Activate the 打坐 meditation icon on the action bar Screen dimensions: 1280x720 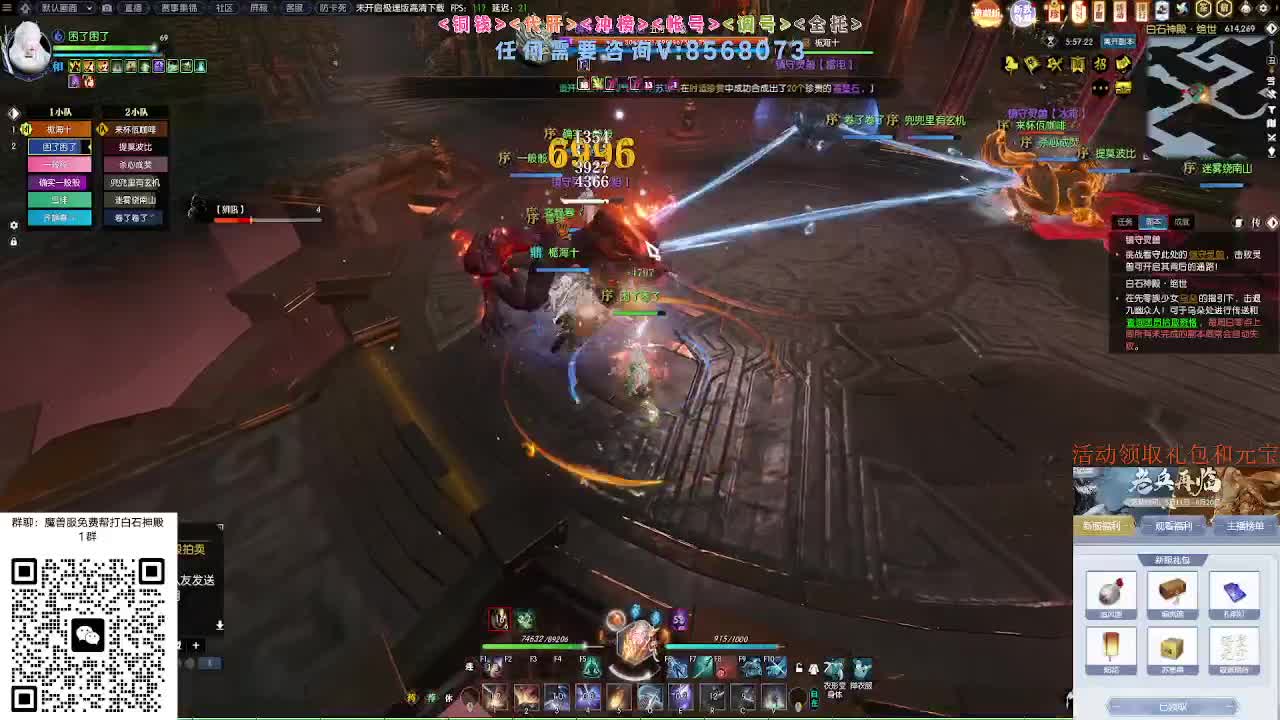(590, 667)
